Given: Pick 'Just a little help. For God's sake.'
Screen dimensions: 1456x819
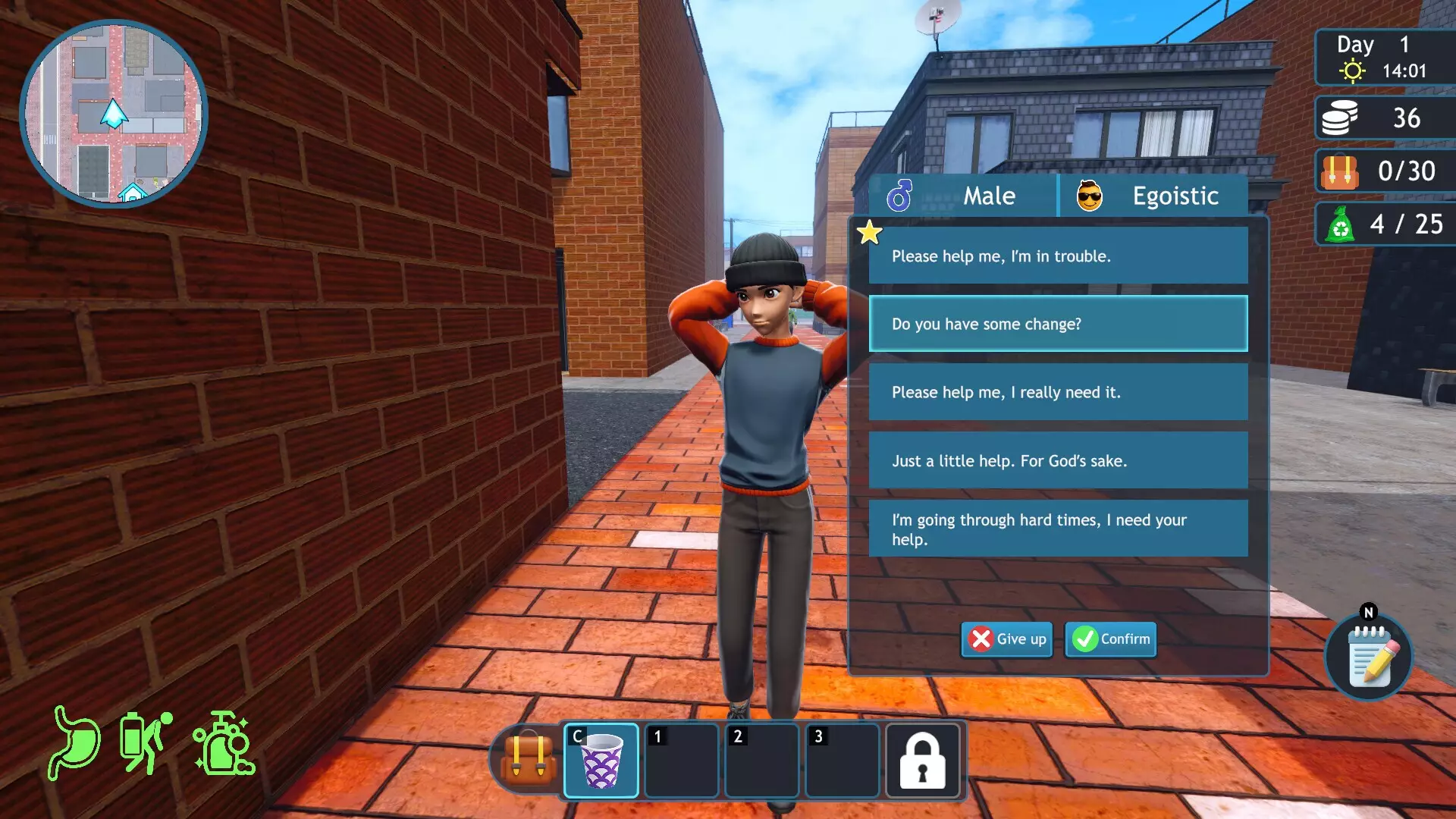Looking at the screenshot, I should (1058, 460).
